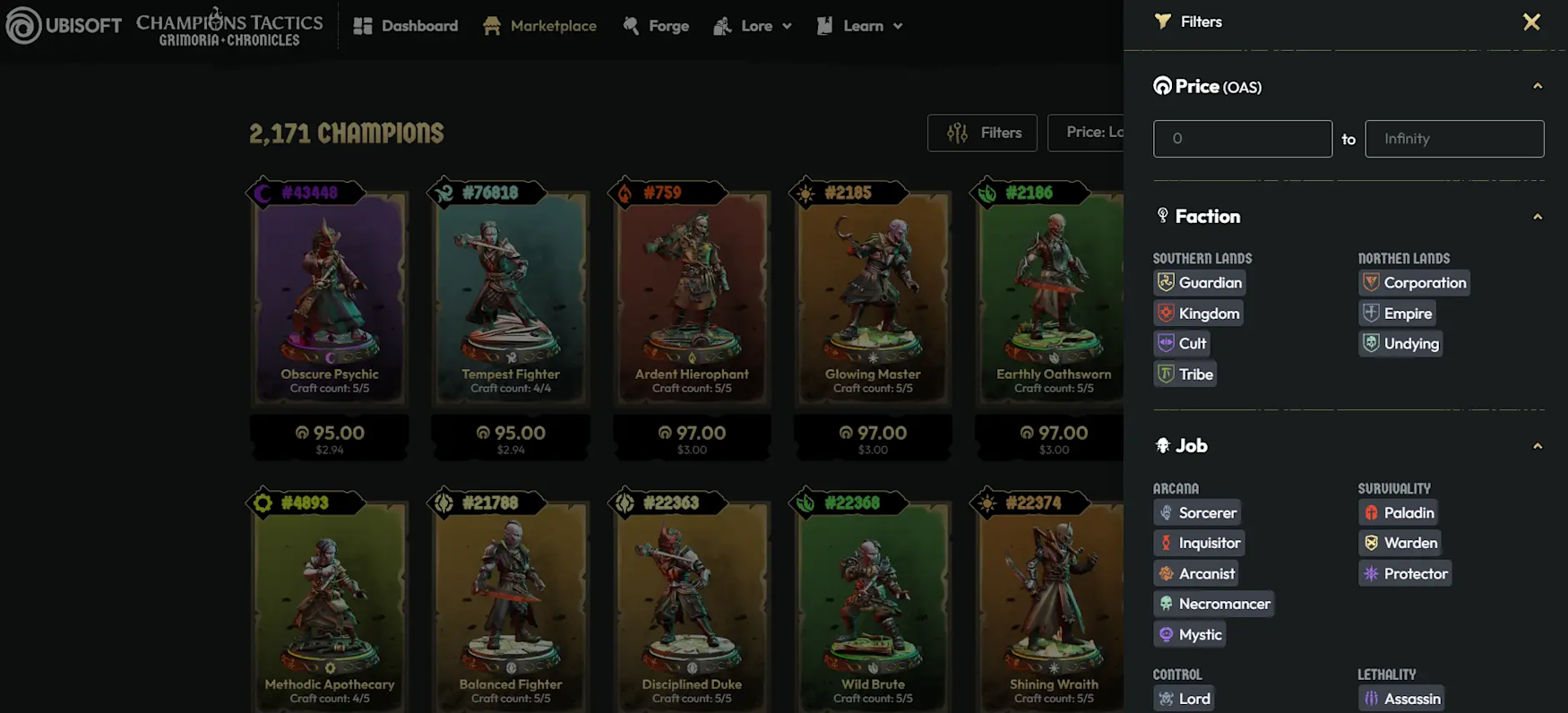1568x713 pixels.
Task: Select the Obscure Psychic champion card
Action: [x=330, y=296]
